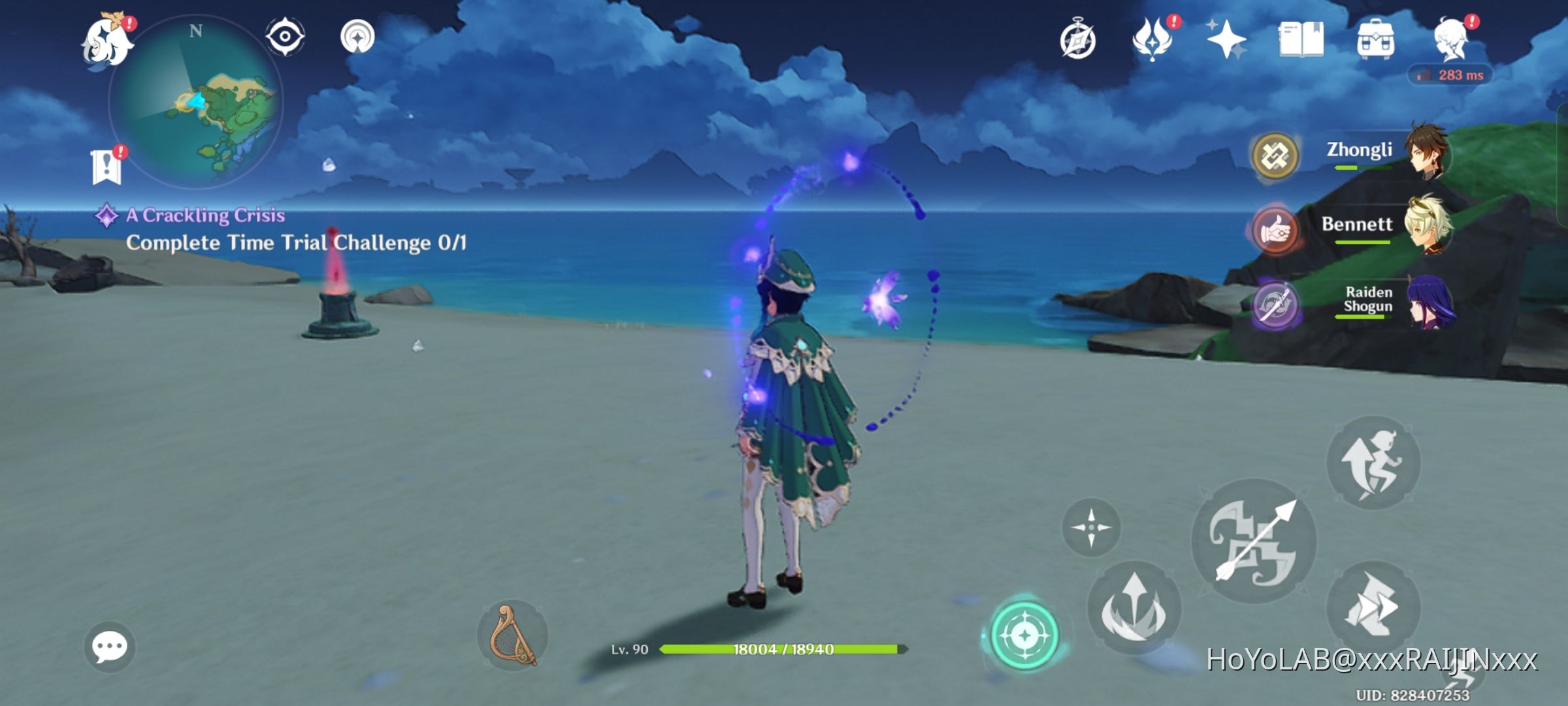Open the Adventurer Handbook book icon
This screenshot has width=1568, height=706.
tap(1301, 41)
